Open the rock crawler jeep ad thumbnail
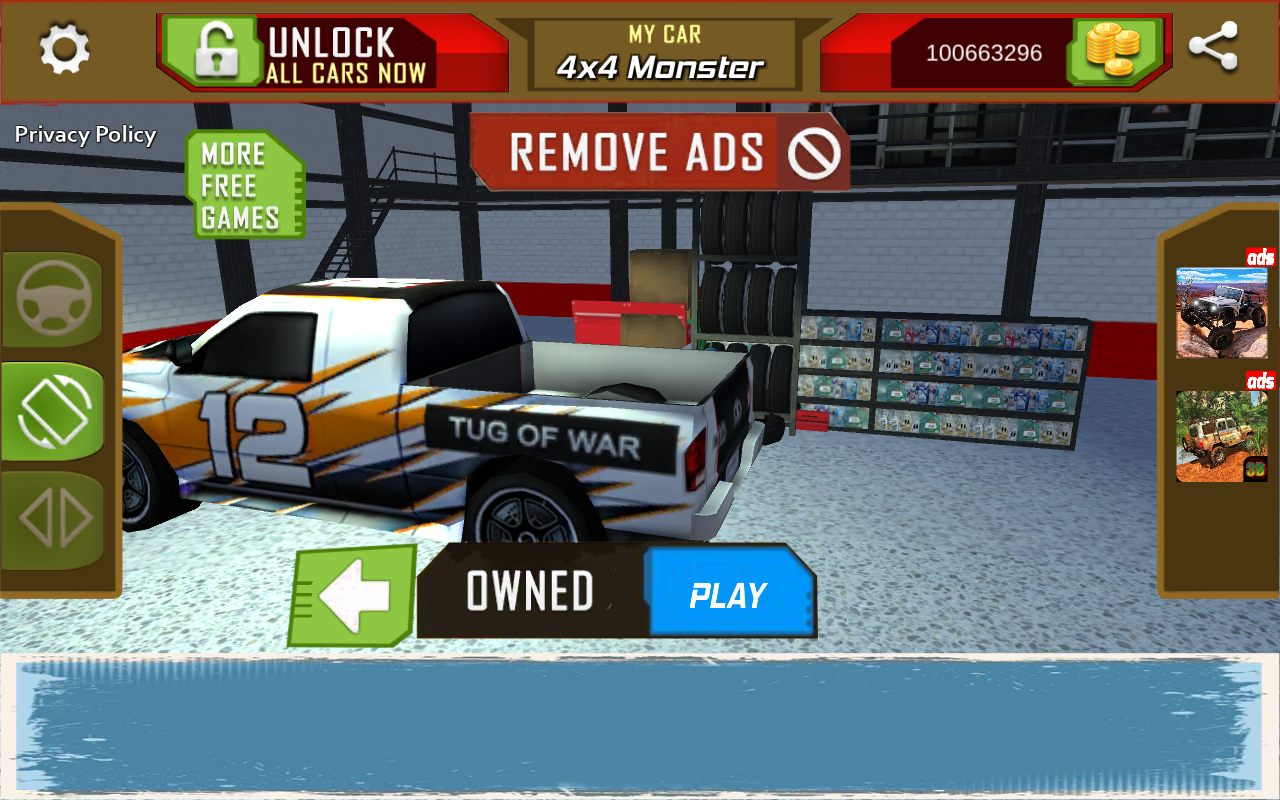 (1221, 312)
